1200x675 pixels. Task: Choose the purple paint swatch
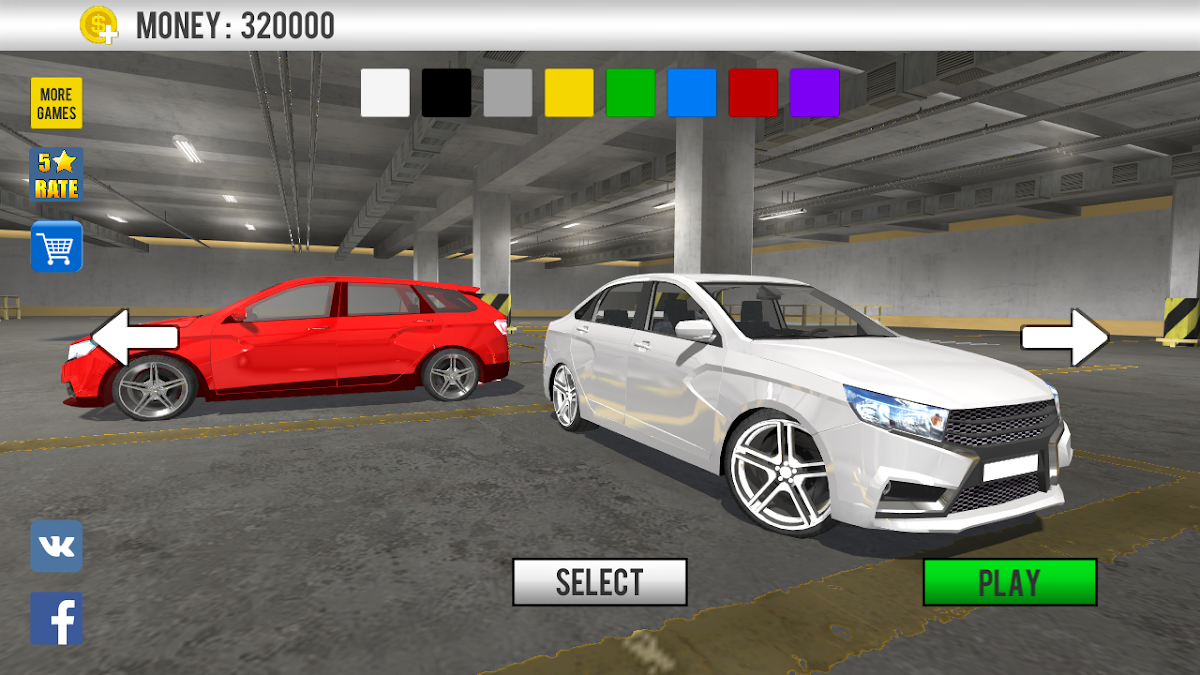(814, 93)
